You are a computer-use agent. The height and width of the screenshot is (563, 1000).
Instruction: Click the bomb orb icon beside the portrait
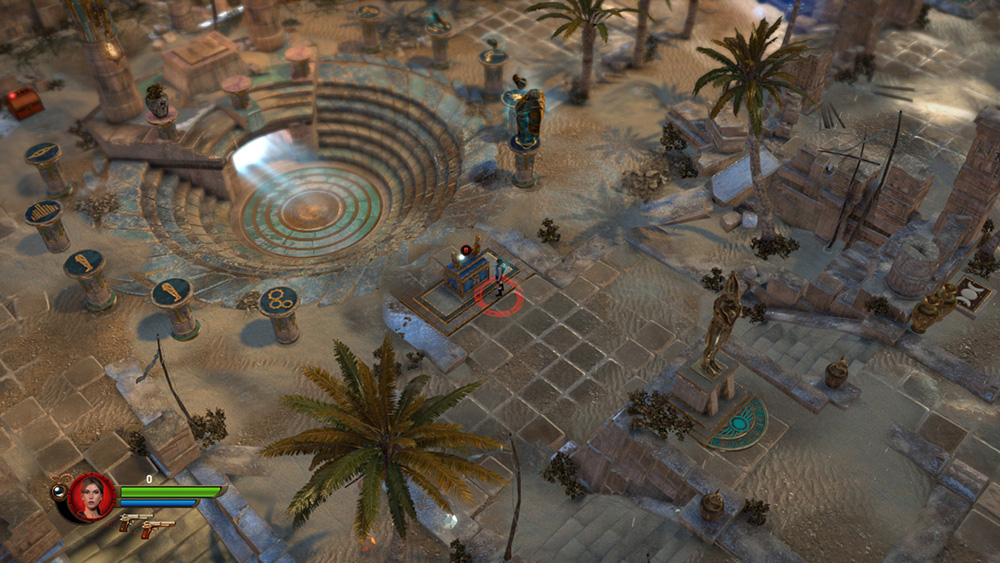pyautogui.click(x=58, y=490)
